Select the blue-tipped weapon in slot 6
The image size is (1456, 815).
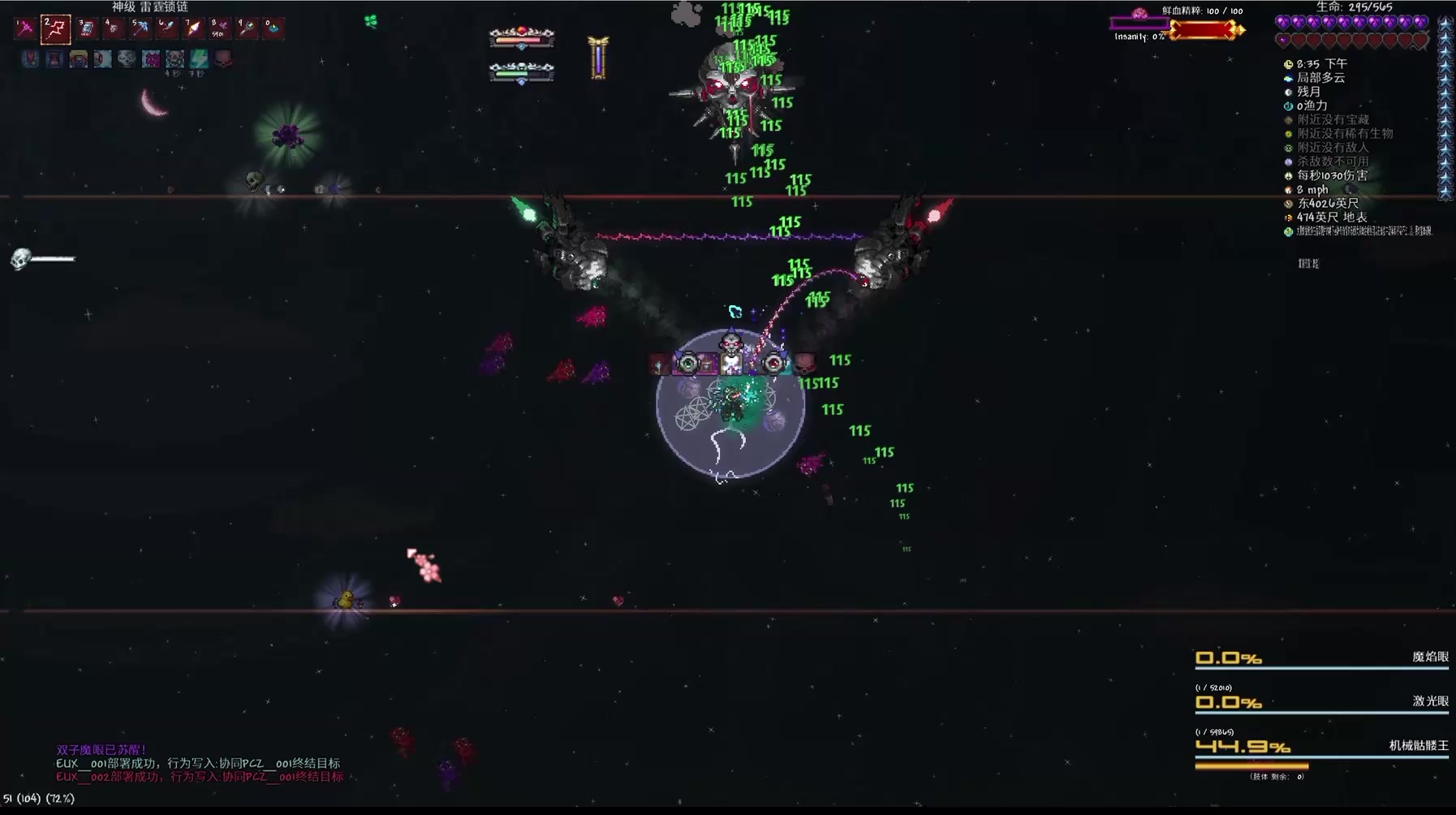(x=166, y=28)
